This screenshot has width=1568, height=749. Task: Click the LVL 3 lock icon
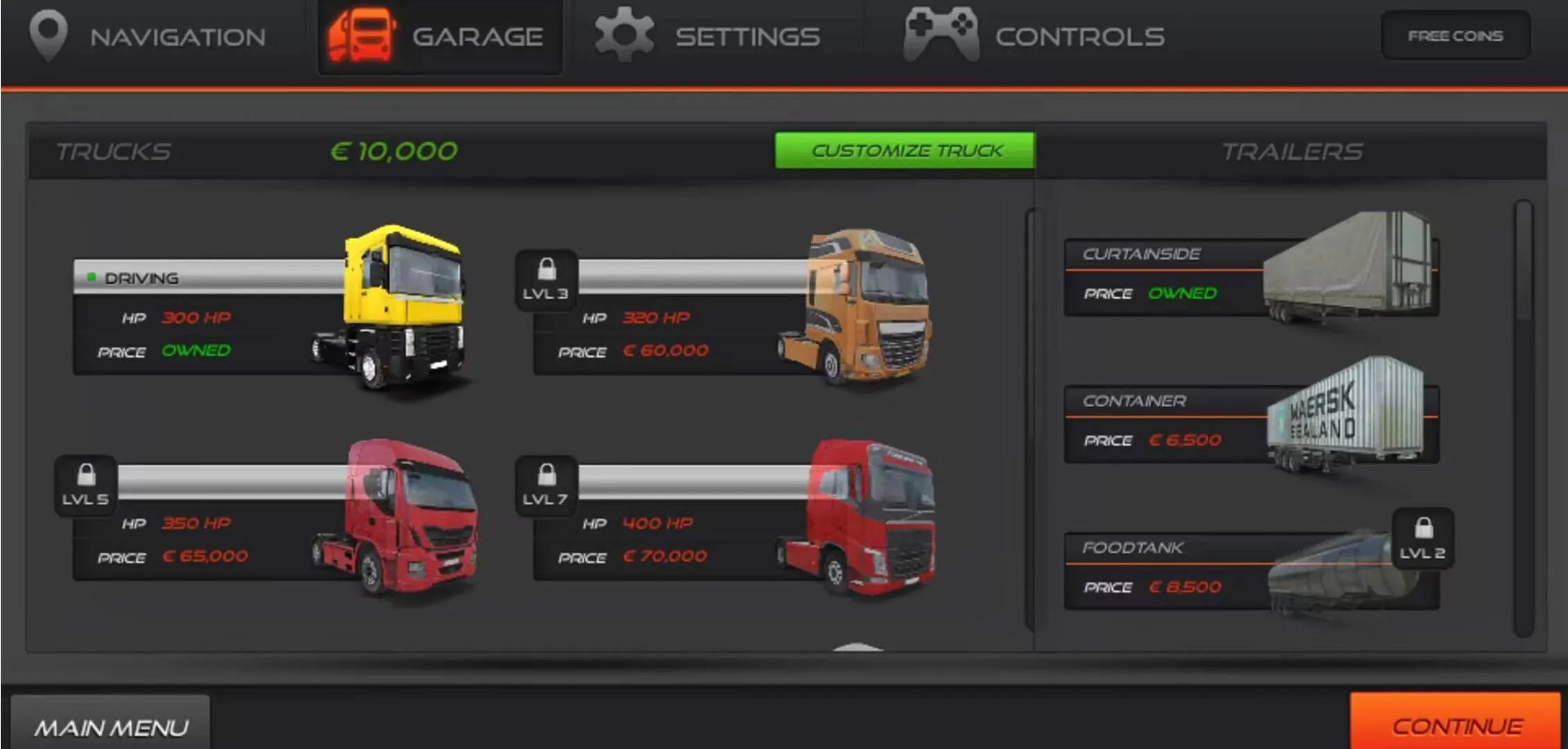pos(547,277)
